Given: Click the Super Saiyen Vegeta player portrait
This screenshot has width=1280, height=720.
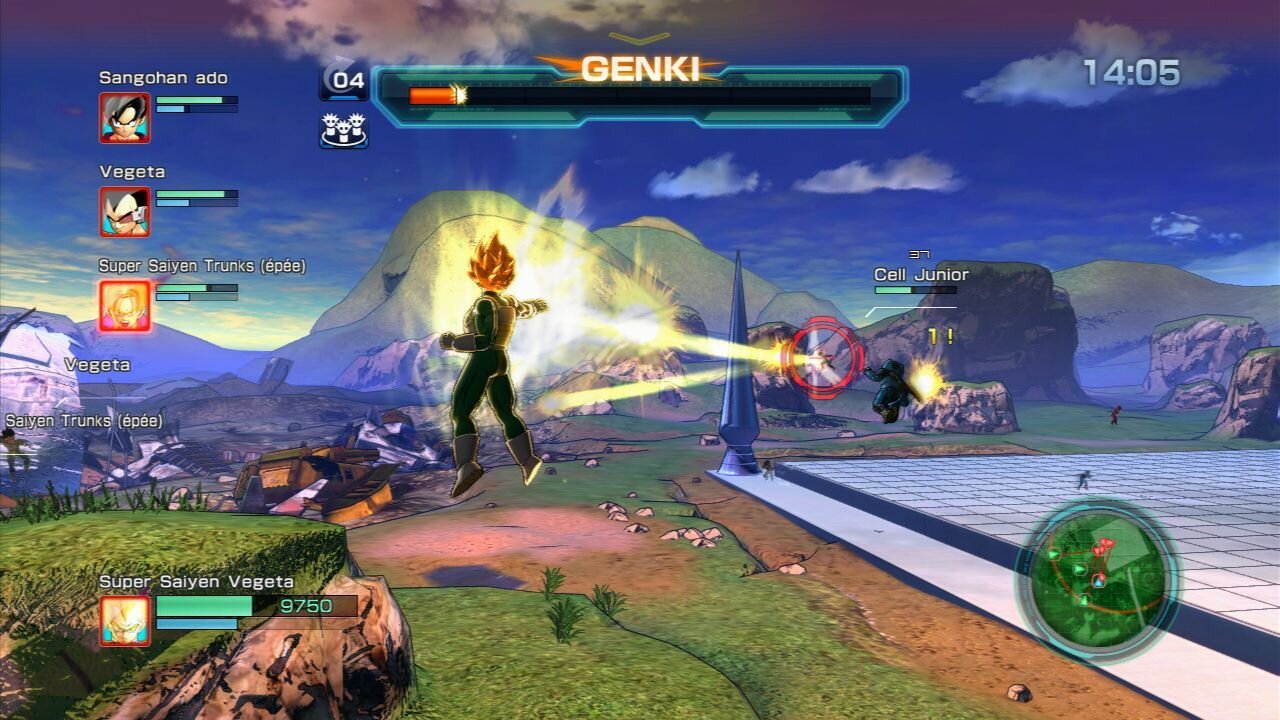Looking at the screenshot, I should click(125, 620).
